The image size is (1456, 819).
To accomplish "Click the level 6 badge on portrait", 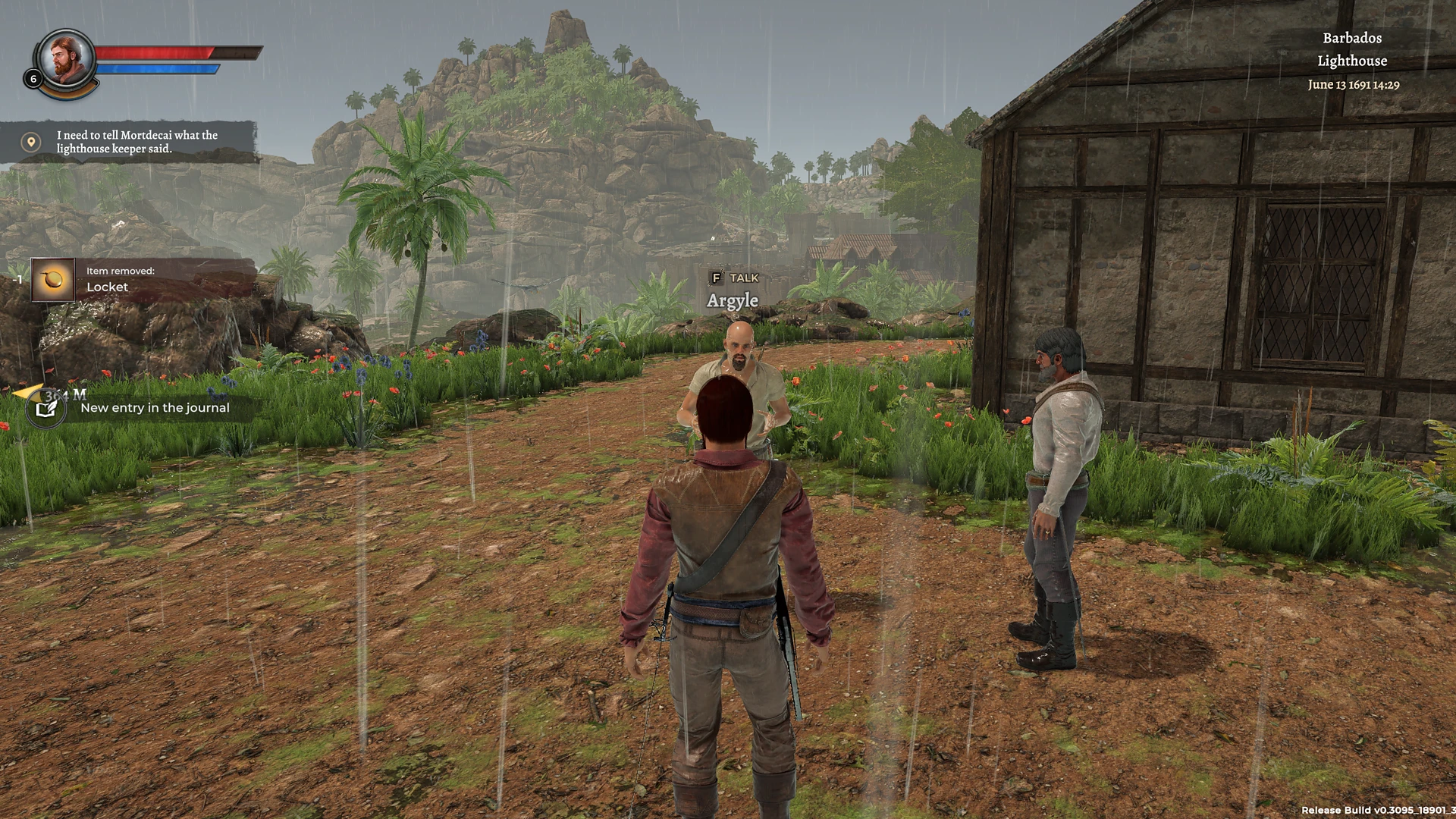I will [x=33, y=77].
